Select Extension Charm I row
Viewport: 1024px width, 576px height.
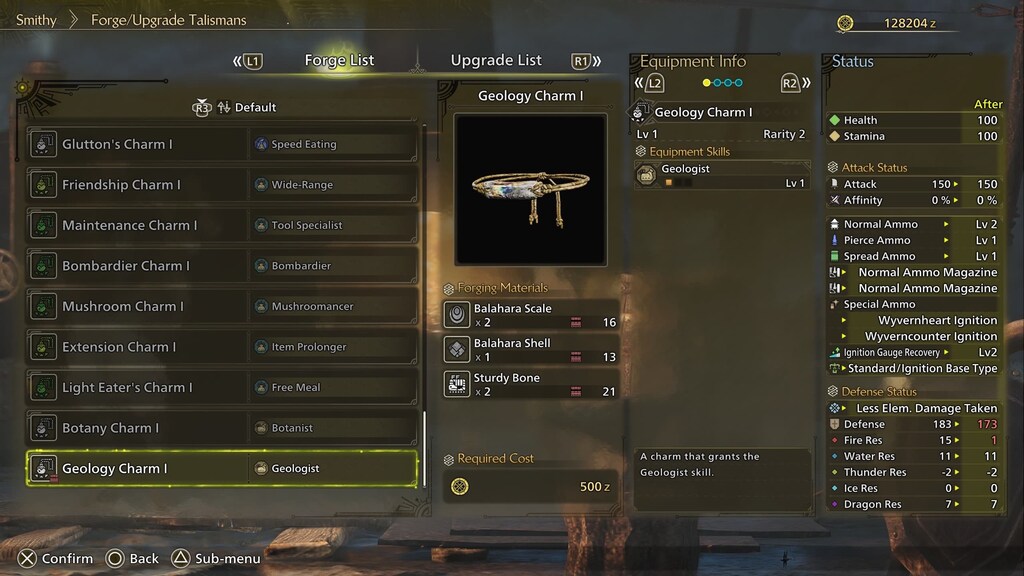(222, 347)
